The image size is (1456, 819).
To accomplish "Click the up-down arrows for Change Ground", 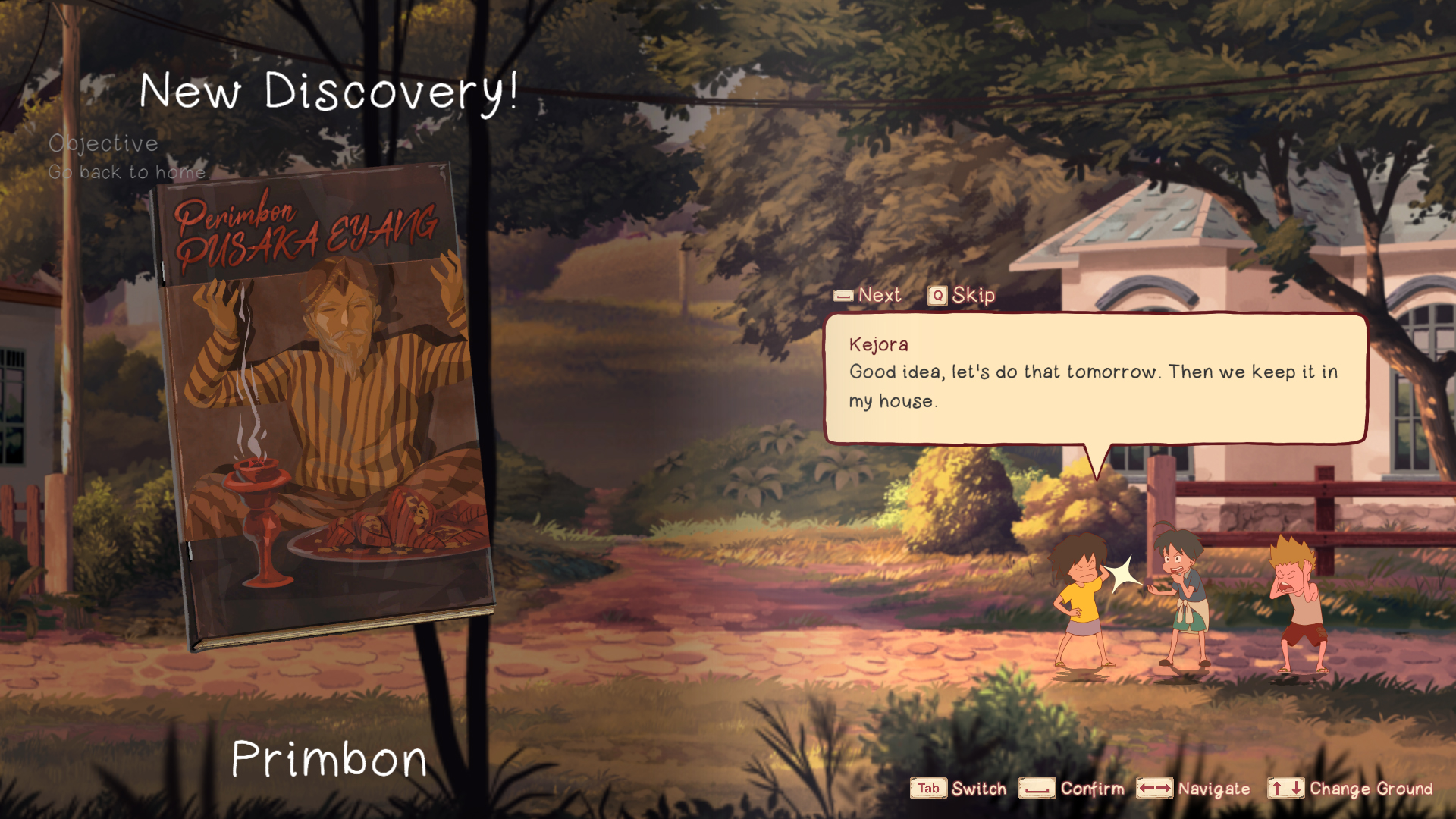I will point(1285,789).
